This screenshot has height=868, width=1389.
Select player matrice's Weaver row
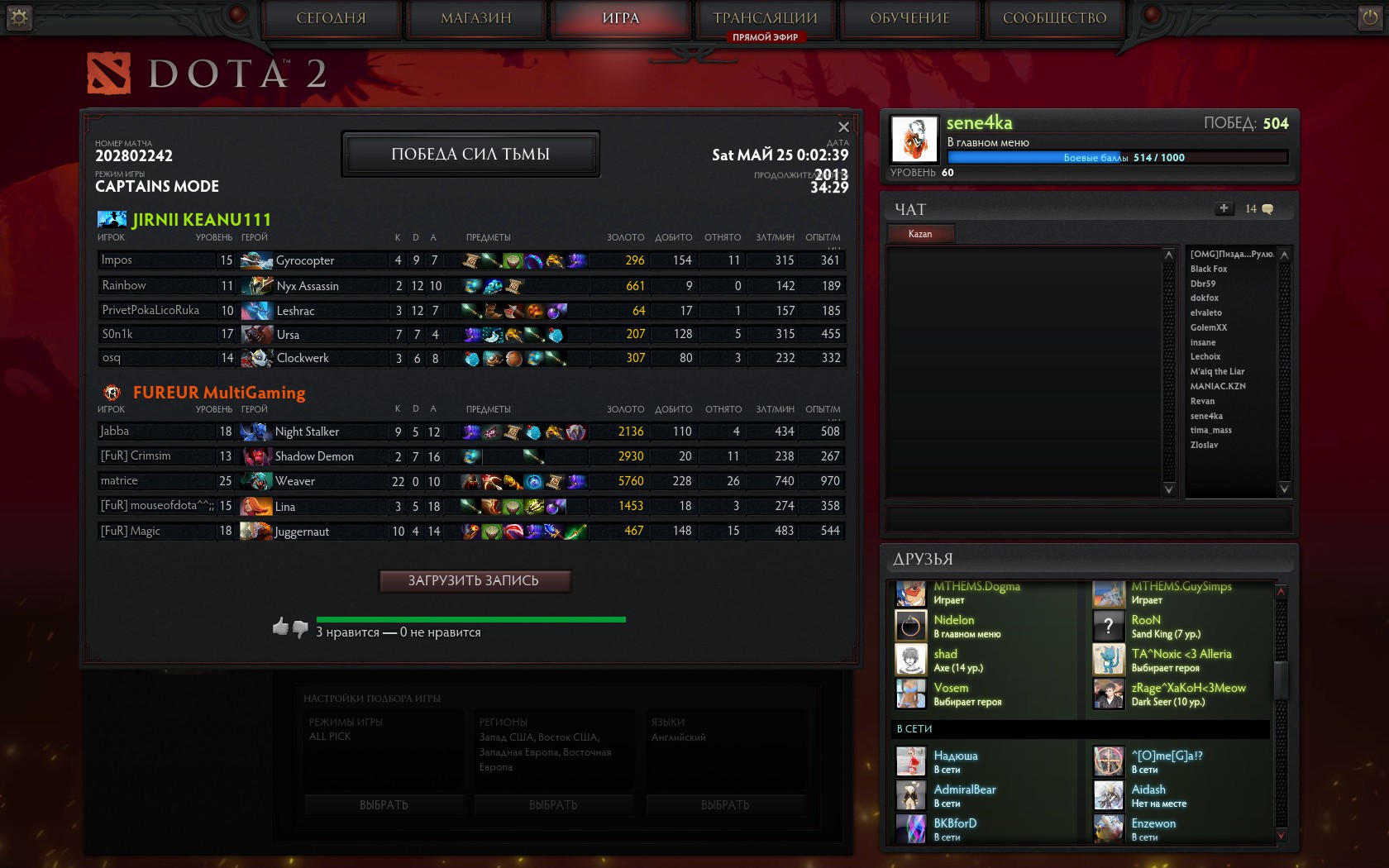470,481
